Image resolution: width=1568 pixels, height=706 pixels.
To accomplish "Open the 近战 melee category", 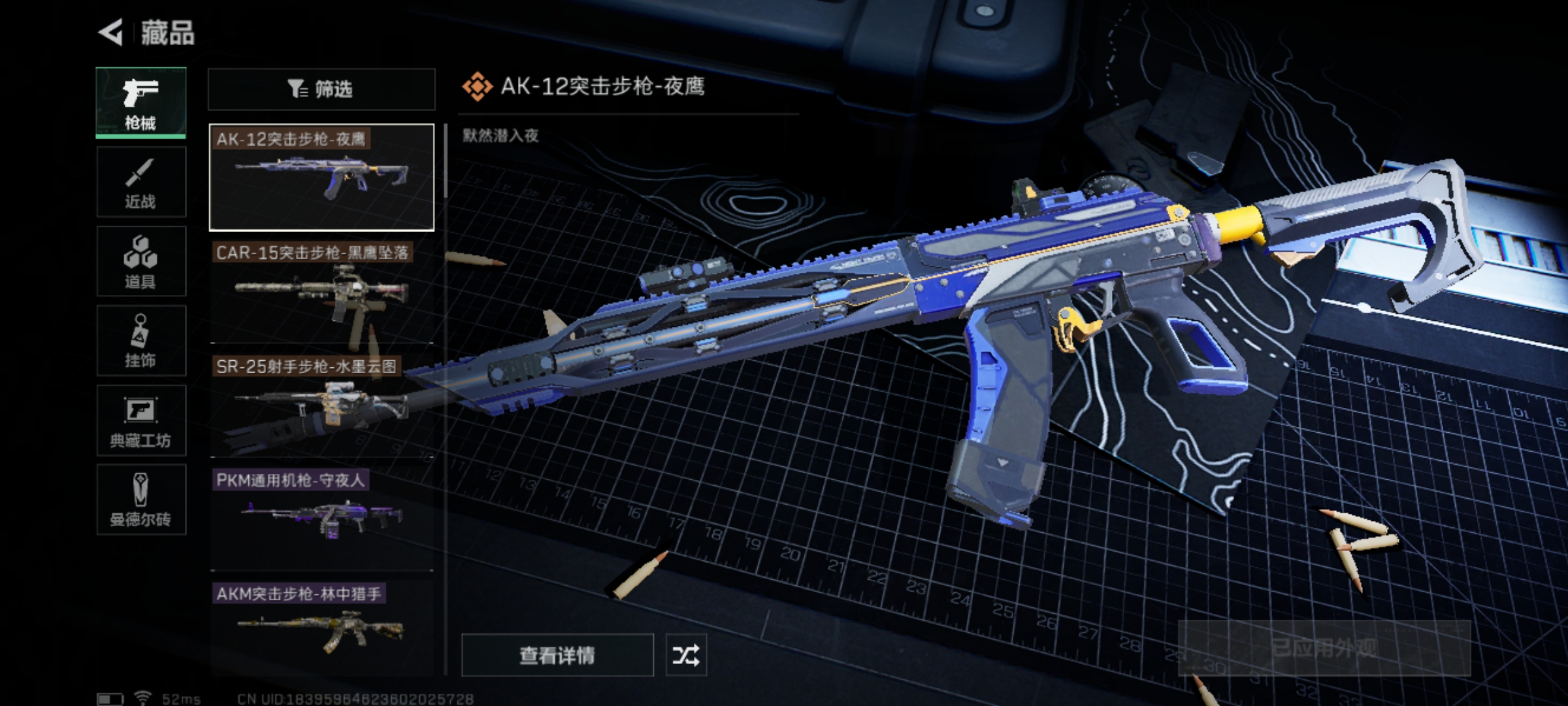I will 141,182.
